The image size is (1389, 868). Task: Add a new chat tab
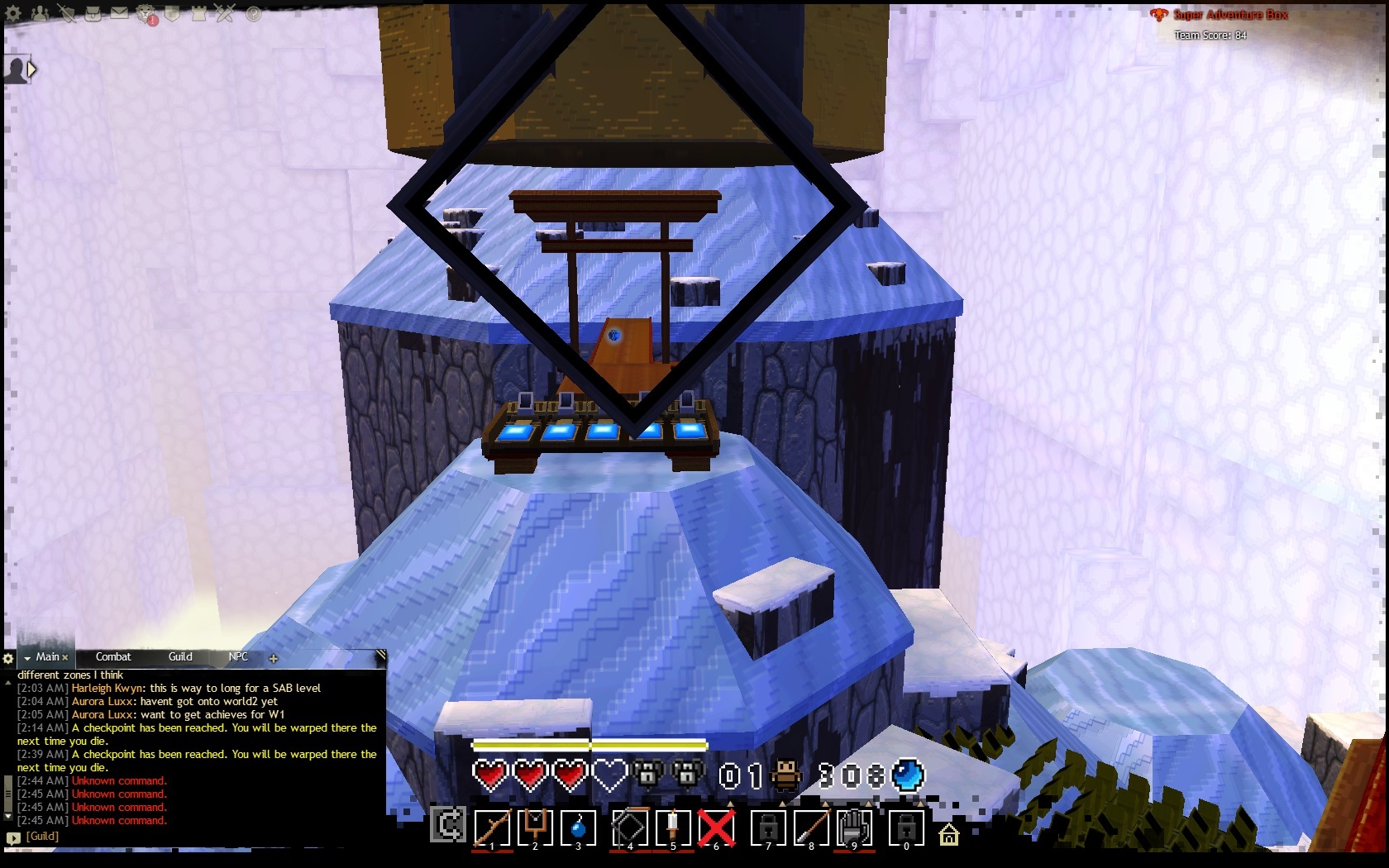click(x=274, y=659)
